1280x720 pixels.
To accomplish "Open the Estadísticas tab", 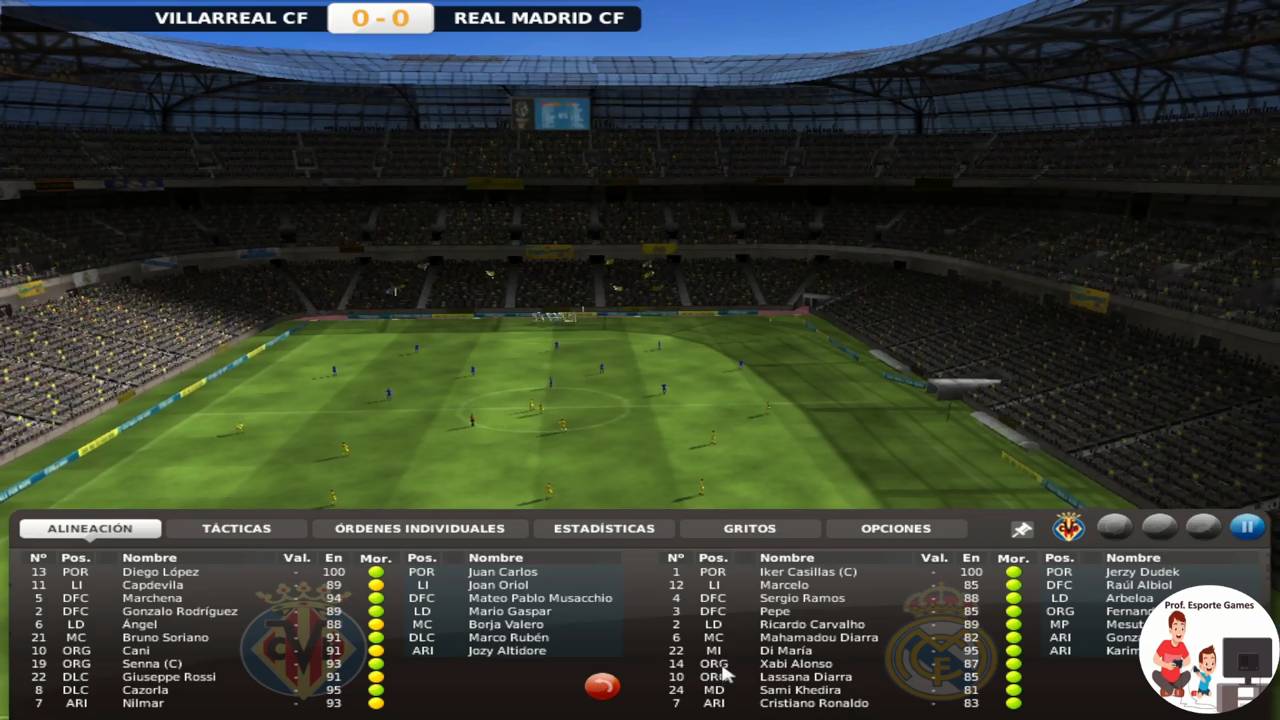I will point(604,528).
